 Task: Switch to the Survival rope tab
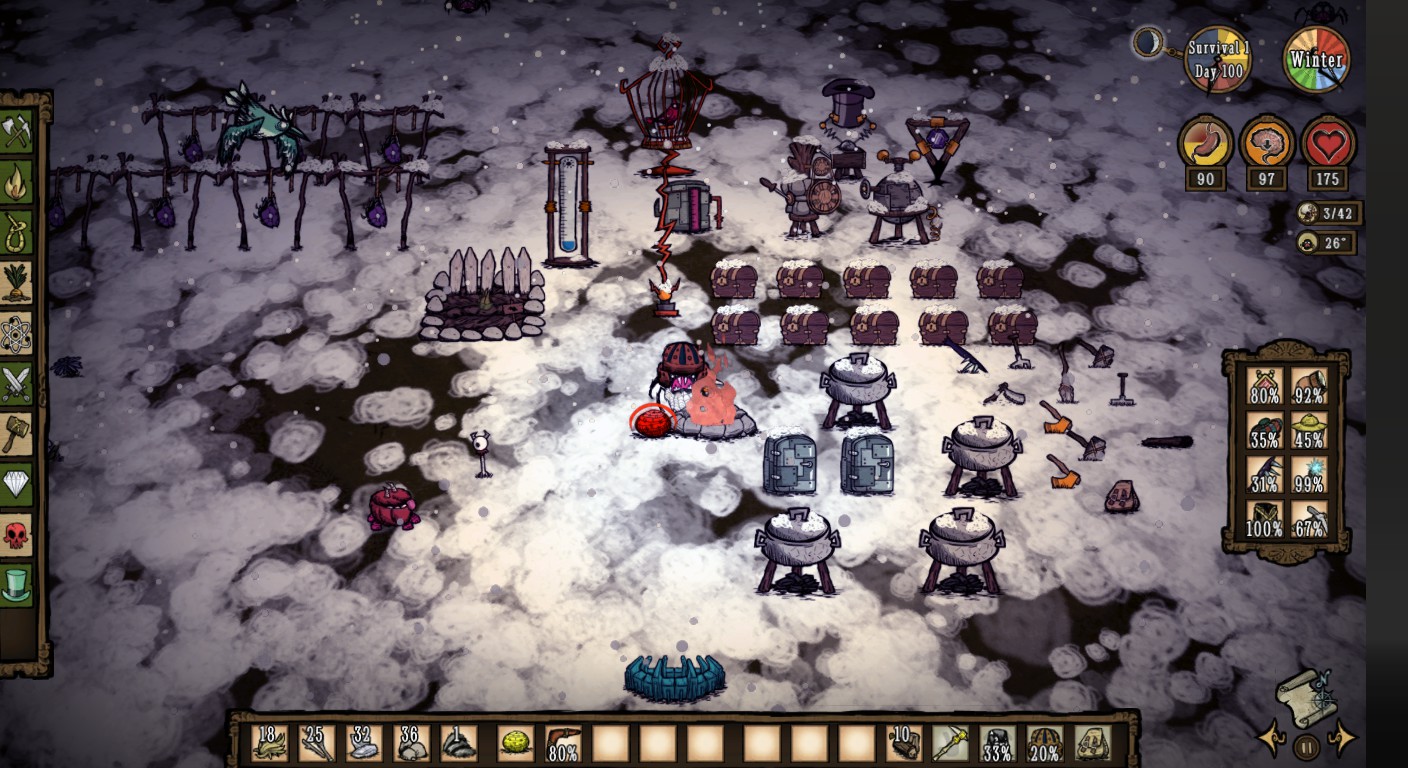pyautogui.click(x=16, y=233)
